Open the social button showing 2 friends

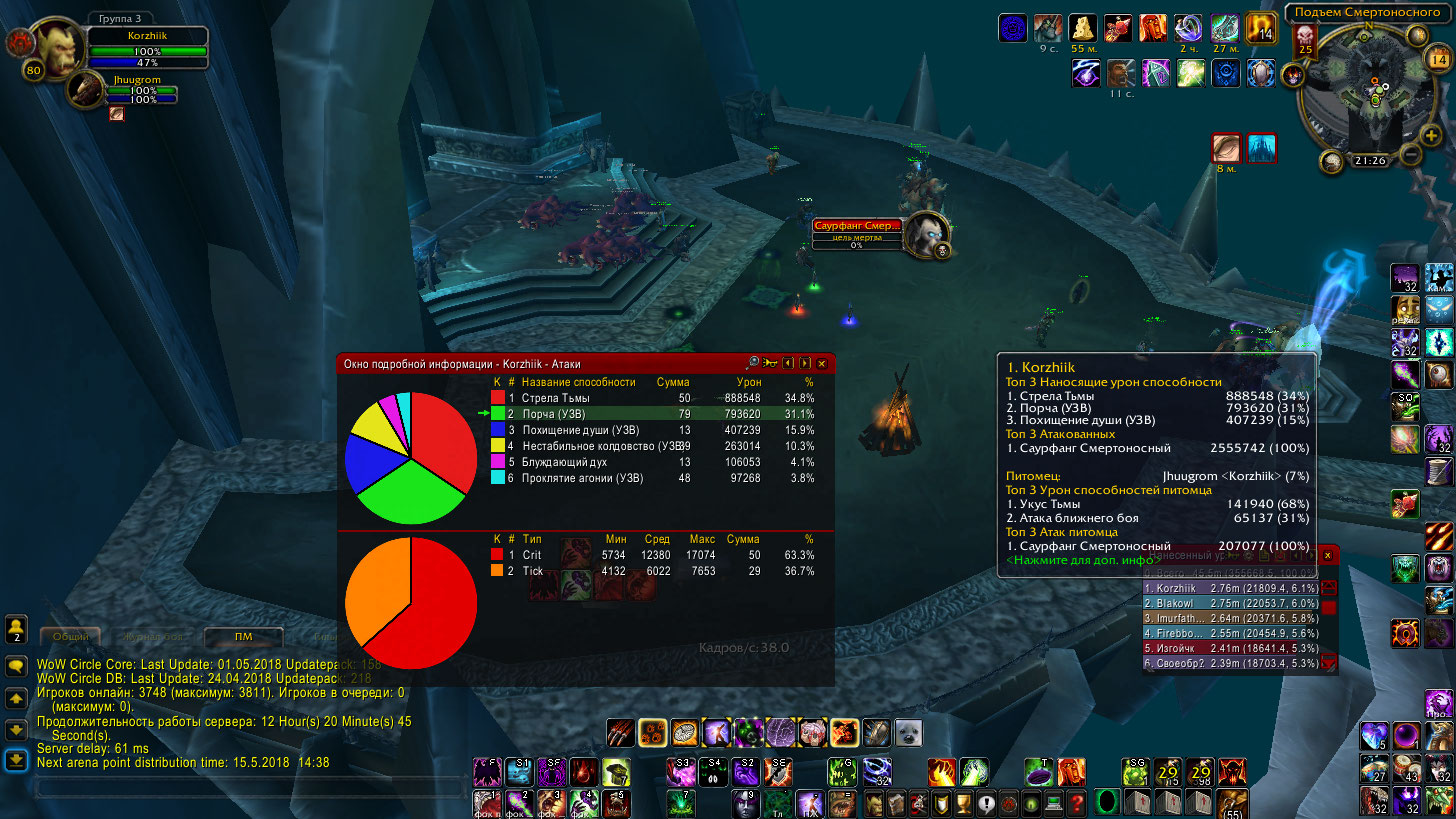pyautogui.click(x=16, y=628)
